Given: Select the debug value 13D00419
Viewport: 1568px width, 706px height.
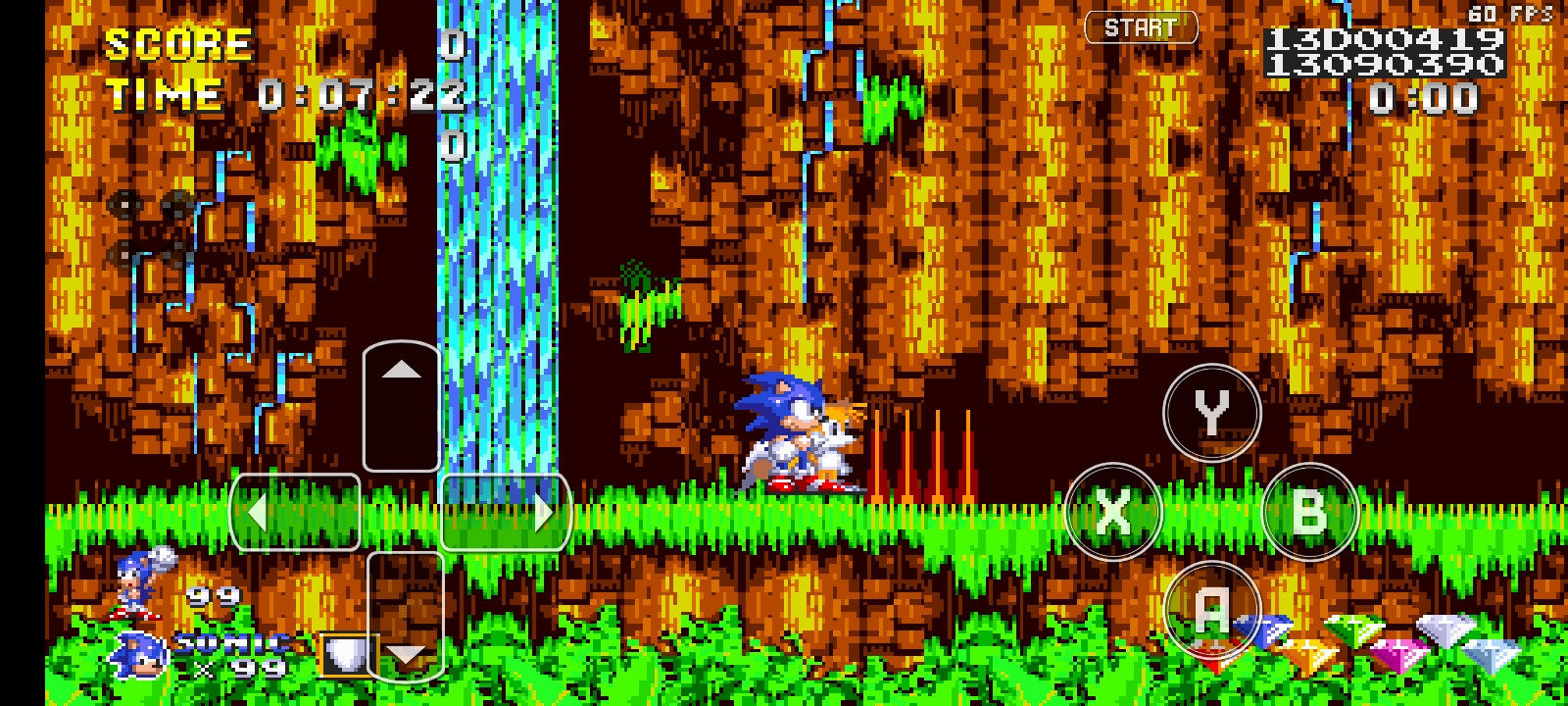Looking at the screenshot, I should pos(1383,39).
